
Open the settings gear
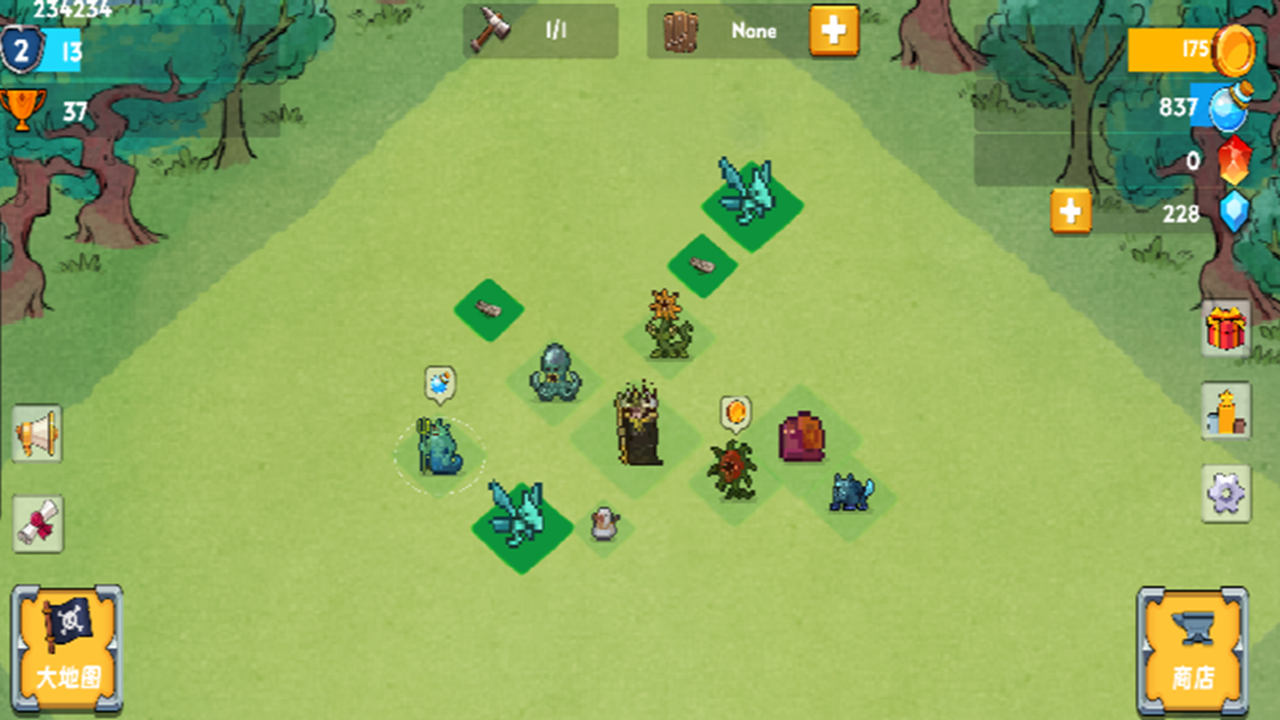click(x=1226, y=493)
